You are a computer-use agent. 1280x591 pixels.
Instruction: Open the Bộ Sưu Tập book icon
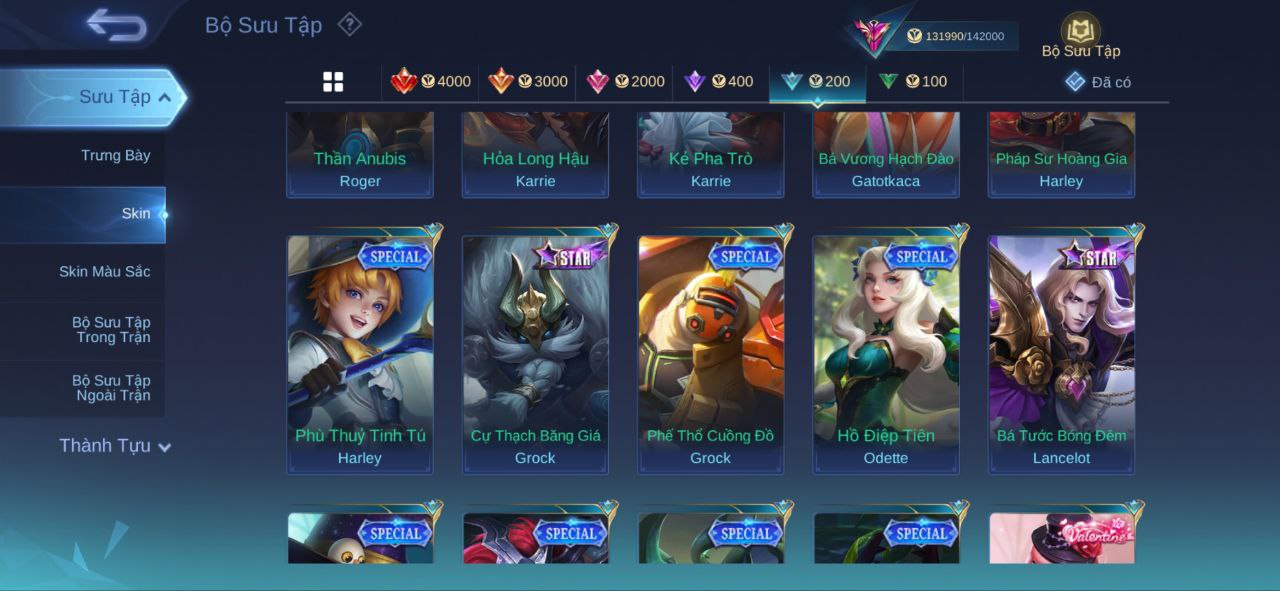point(1080,32)
